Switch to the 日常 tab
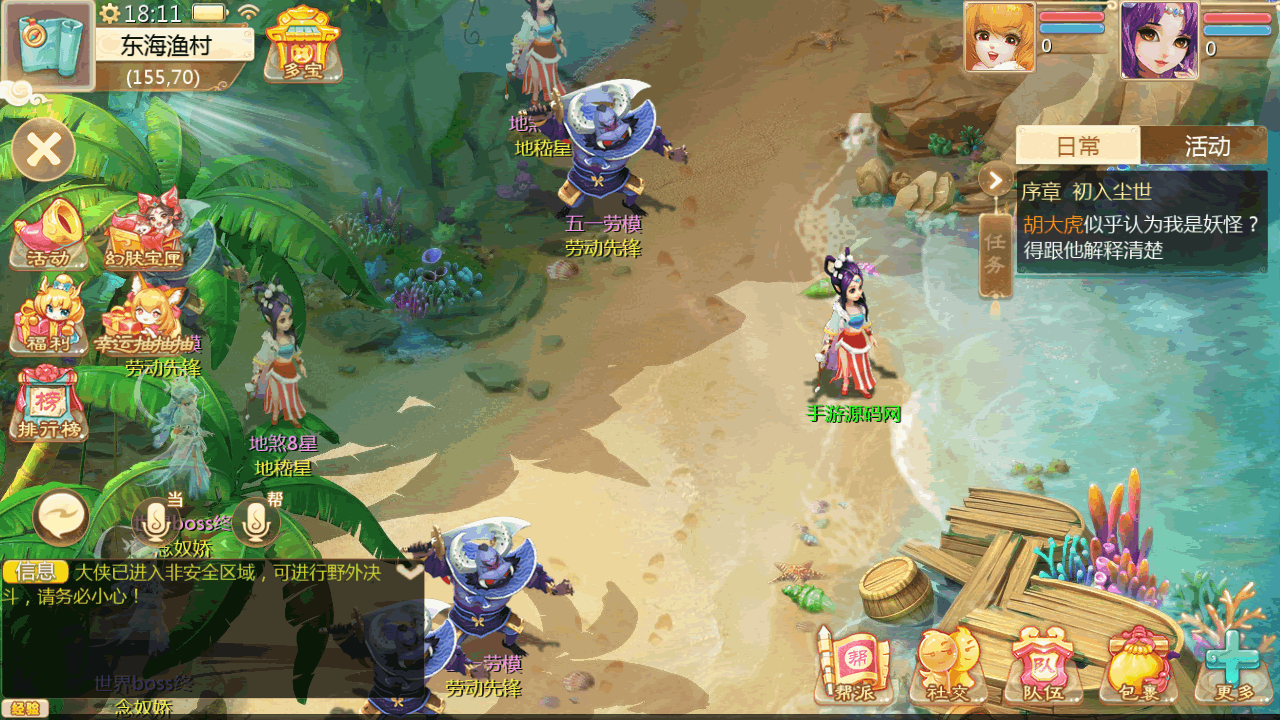Image resolution: width=1280 pixels, height=720 pixels. tap(1078, 146)
